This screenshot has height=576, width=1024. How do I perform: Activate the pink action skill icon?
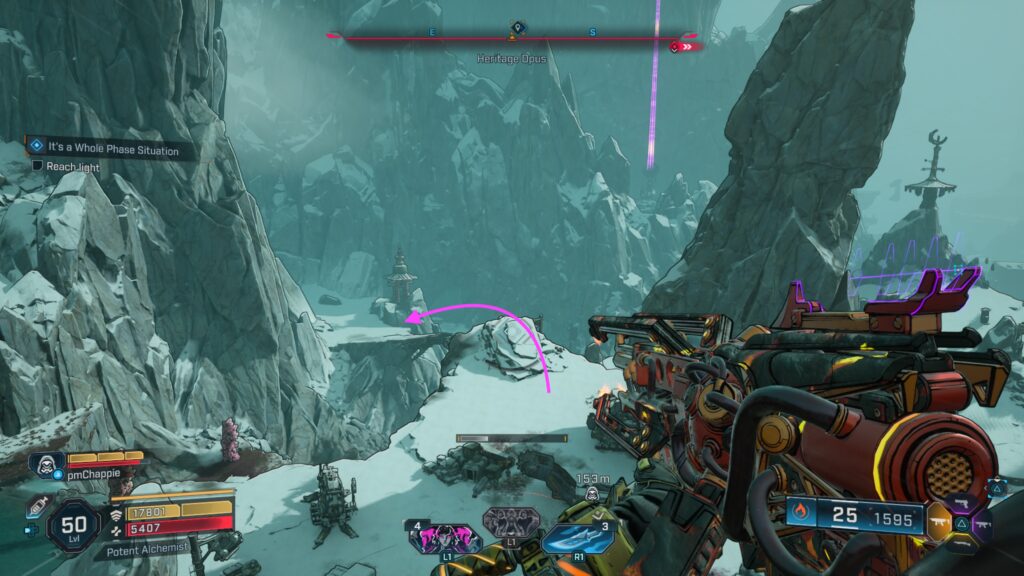[x=439, y=539]
